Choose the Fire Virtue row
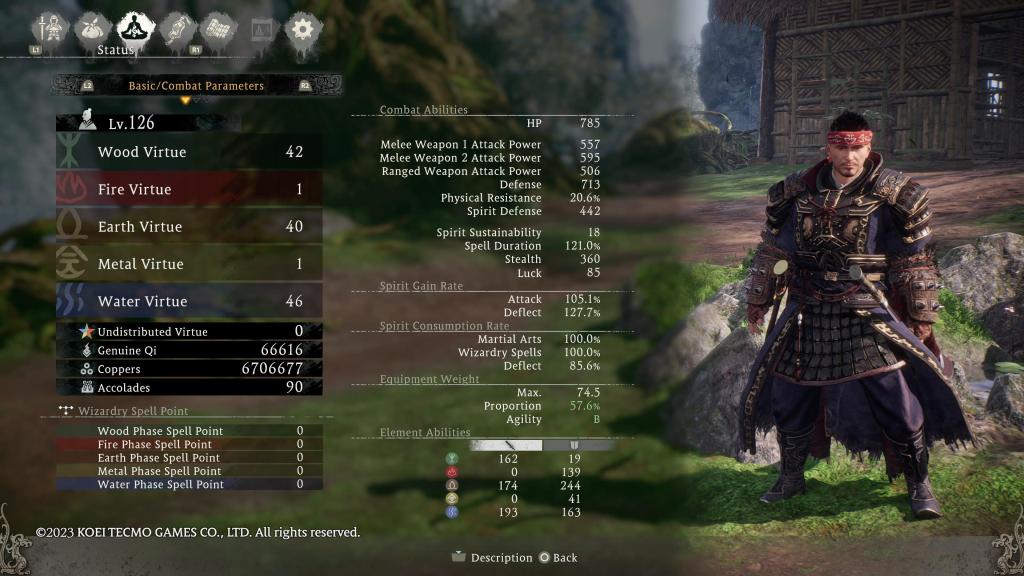Image resolution: width=1024 pixels, height=576 pixels. coord(189,189)
